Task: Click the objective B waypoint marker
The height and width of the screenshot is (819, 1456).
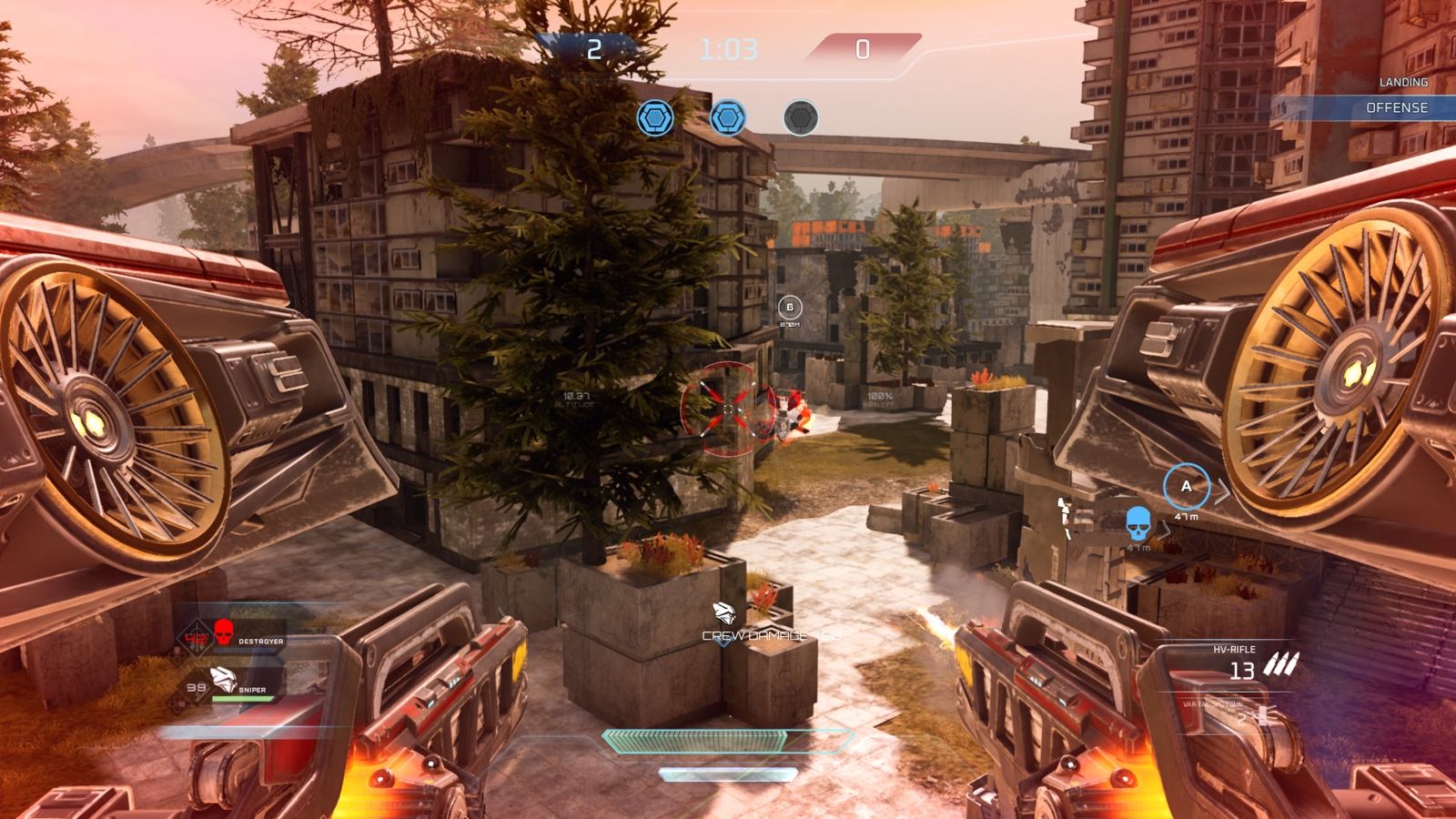Action: [x=790, y=308]
